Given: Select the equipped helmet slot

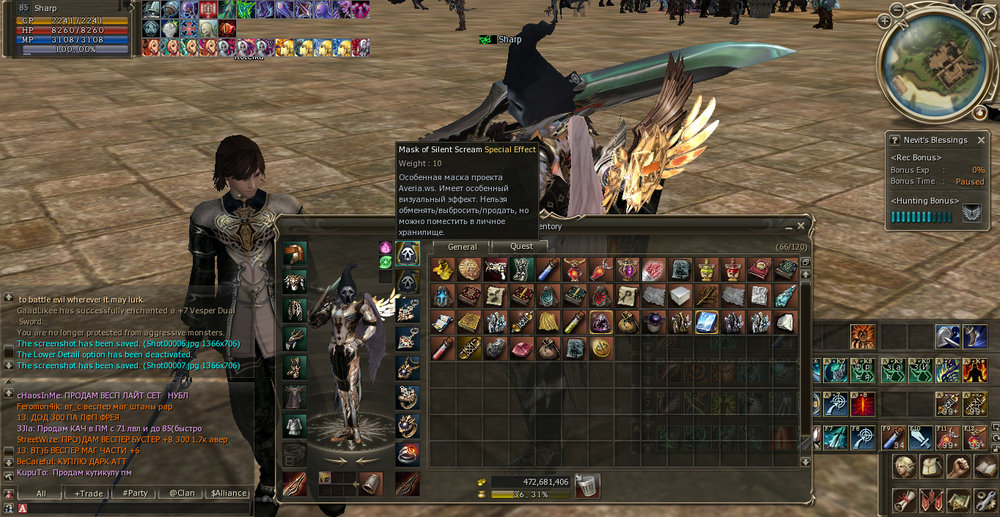Looking at the screenshot, I should click(294, 253).
